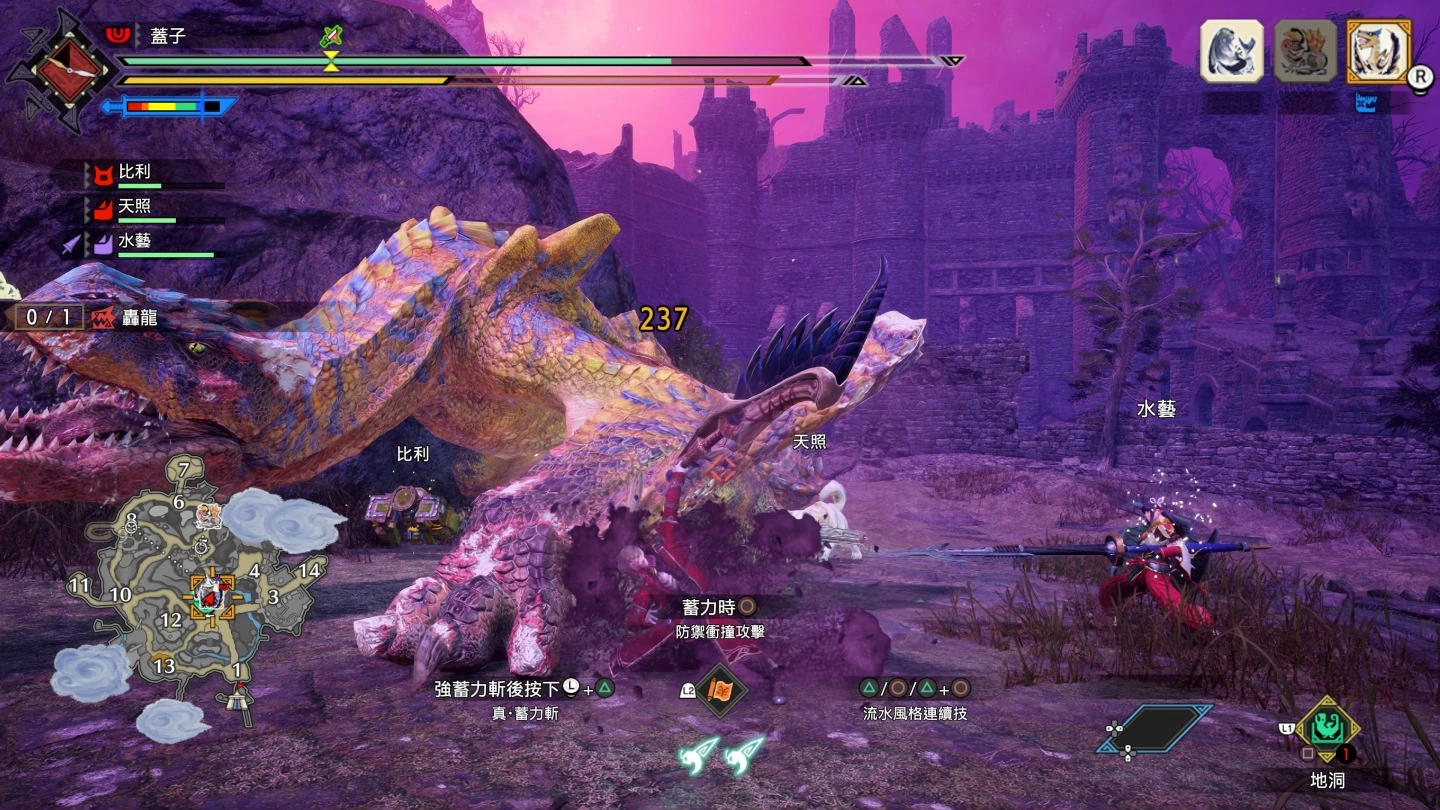Click the weapon emblem beside the player name
The height and width of the screenshot is (810, 1440).
coord(70,70)
